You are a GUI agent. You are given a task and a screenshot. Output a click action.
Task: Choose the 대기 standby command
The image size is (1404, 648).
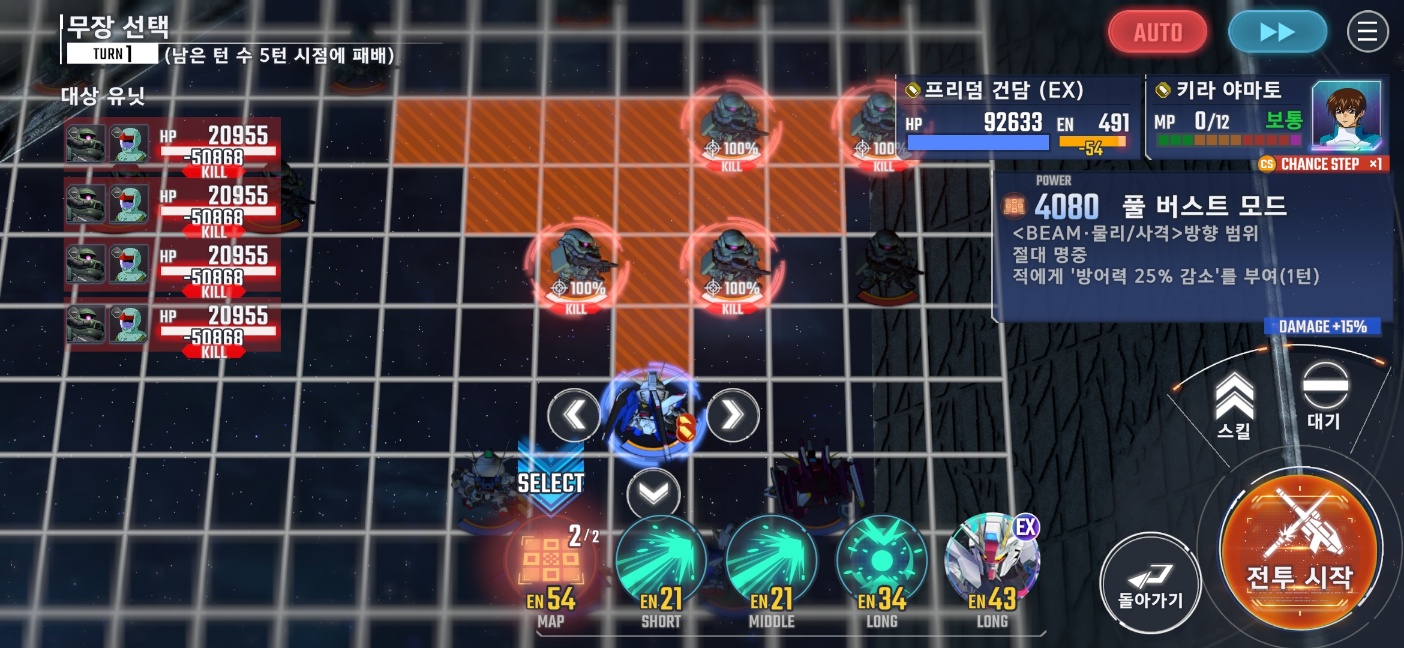coord(1325,395)
